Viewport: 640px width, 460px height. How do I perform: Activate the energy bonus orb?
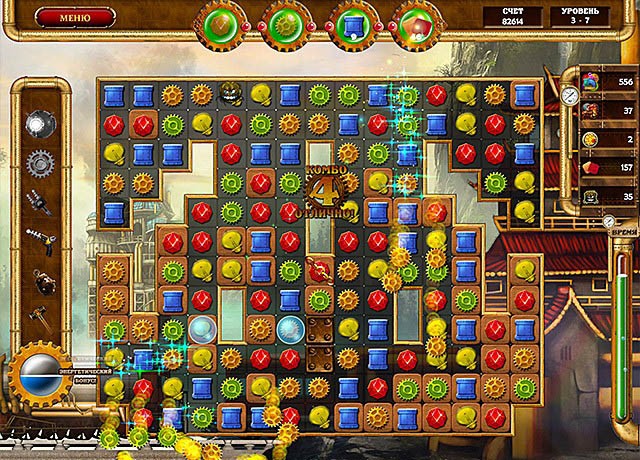tap(39, 373)
